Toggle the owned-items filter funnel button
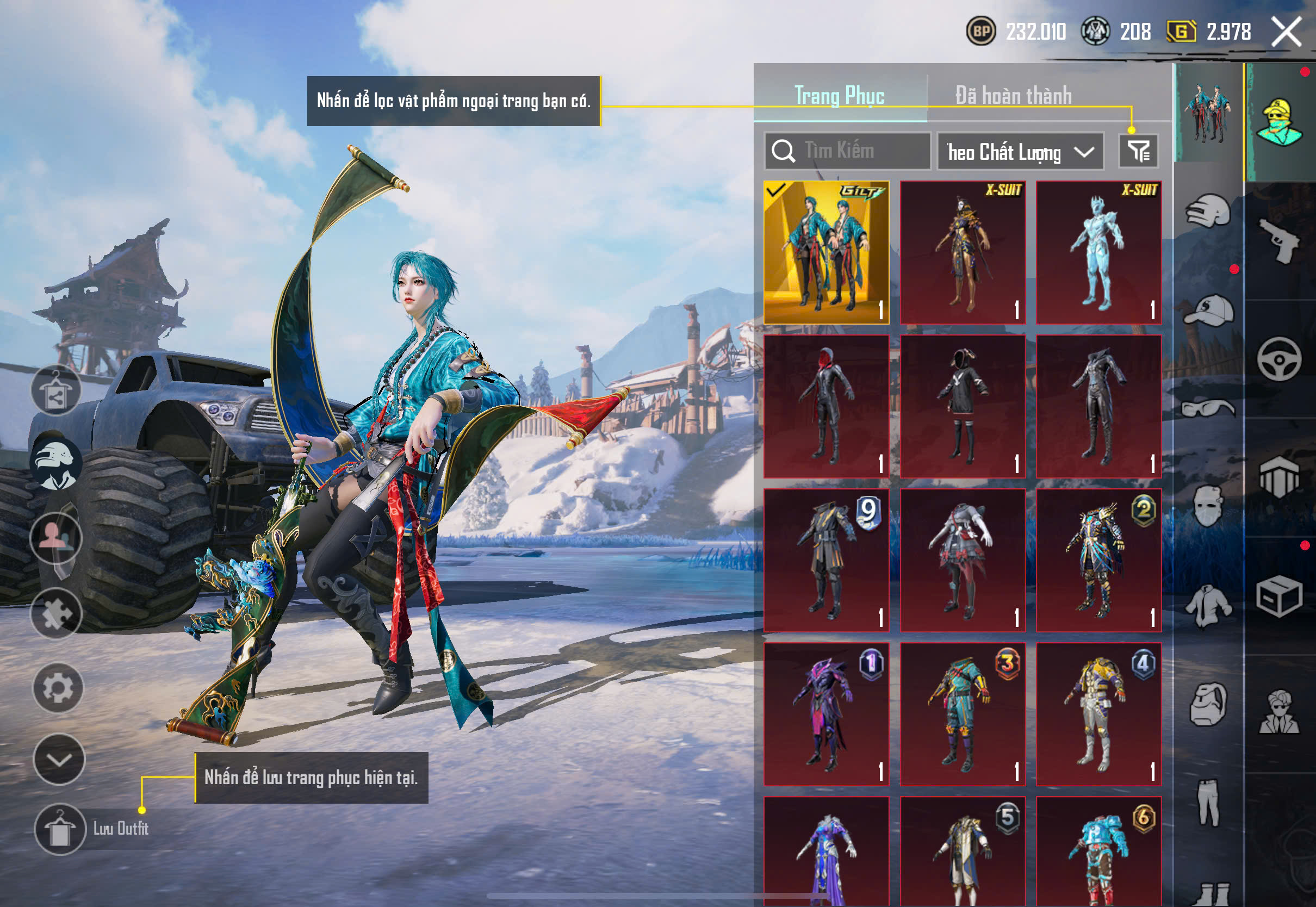Screen dimensions: 1316x907 coord(1138,151)
